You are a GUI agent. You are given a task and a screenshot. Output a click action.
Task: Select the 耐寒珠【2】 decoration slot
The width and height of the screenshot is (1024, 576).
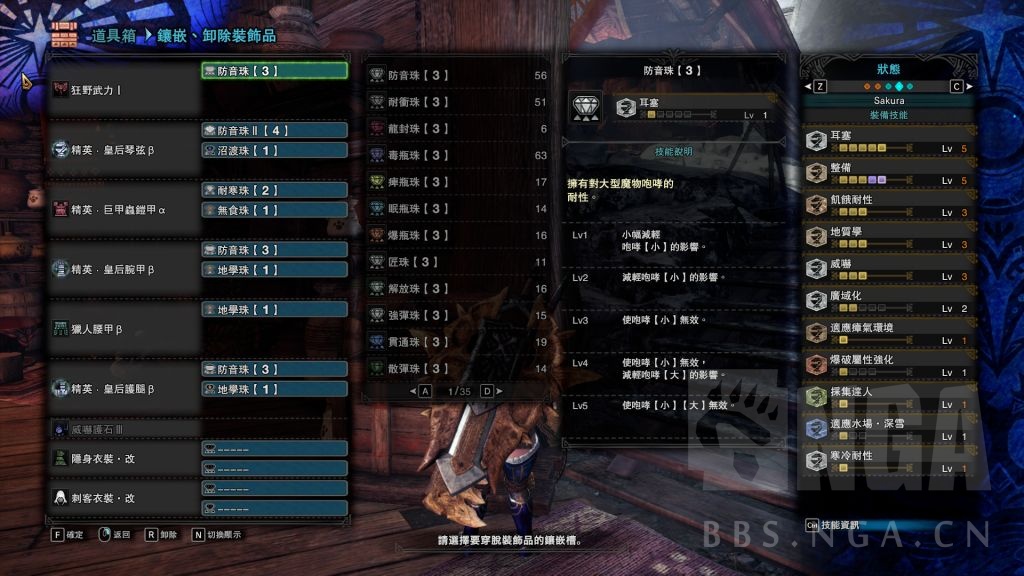point(274,190)
